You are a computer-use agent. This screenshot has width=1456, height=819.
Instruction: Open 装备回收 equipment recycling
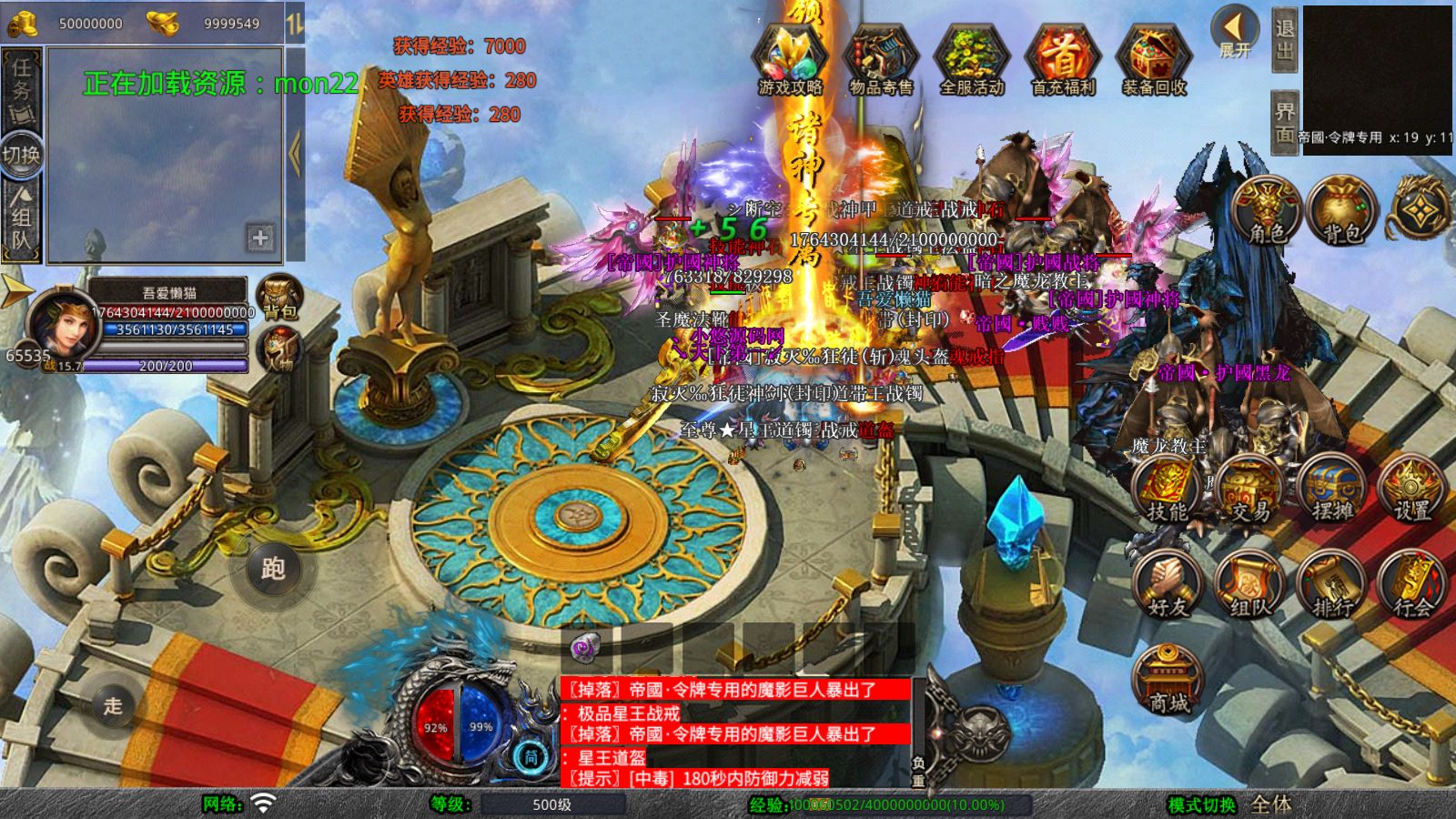click(x=1154, y=60)
